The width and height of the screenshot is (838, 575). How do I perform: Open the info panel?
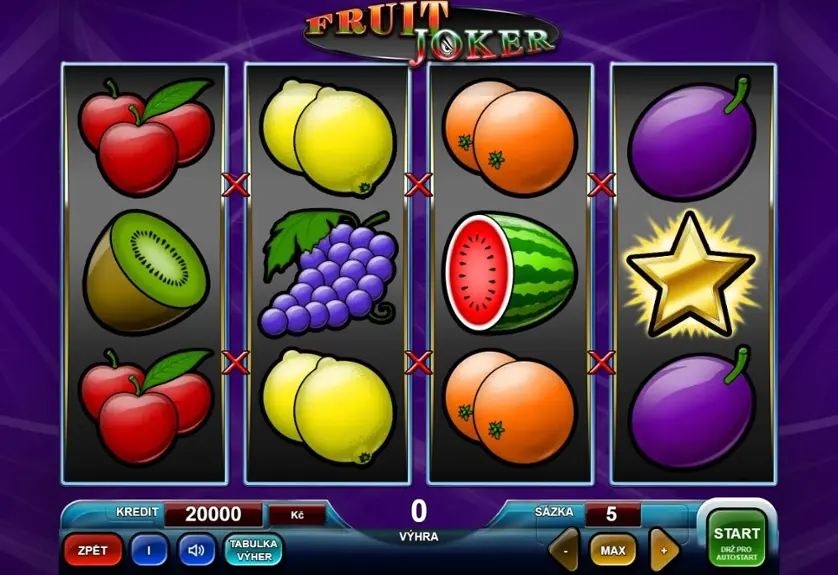(149, 549)
